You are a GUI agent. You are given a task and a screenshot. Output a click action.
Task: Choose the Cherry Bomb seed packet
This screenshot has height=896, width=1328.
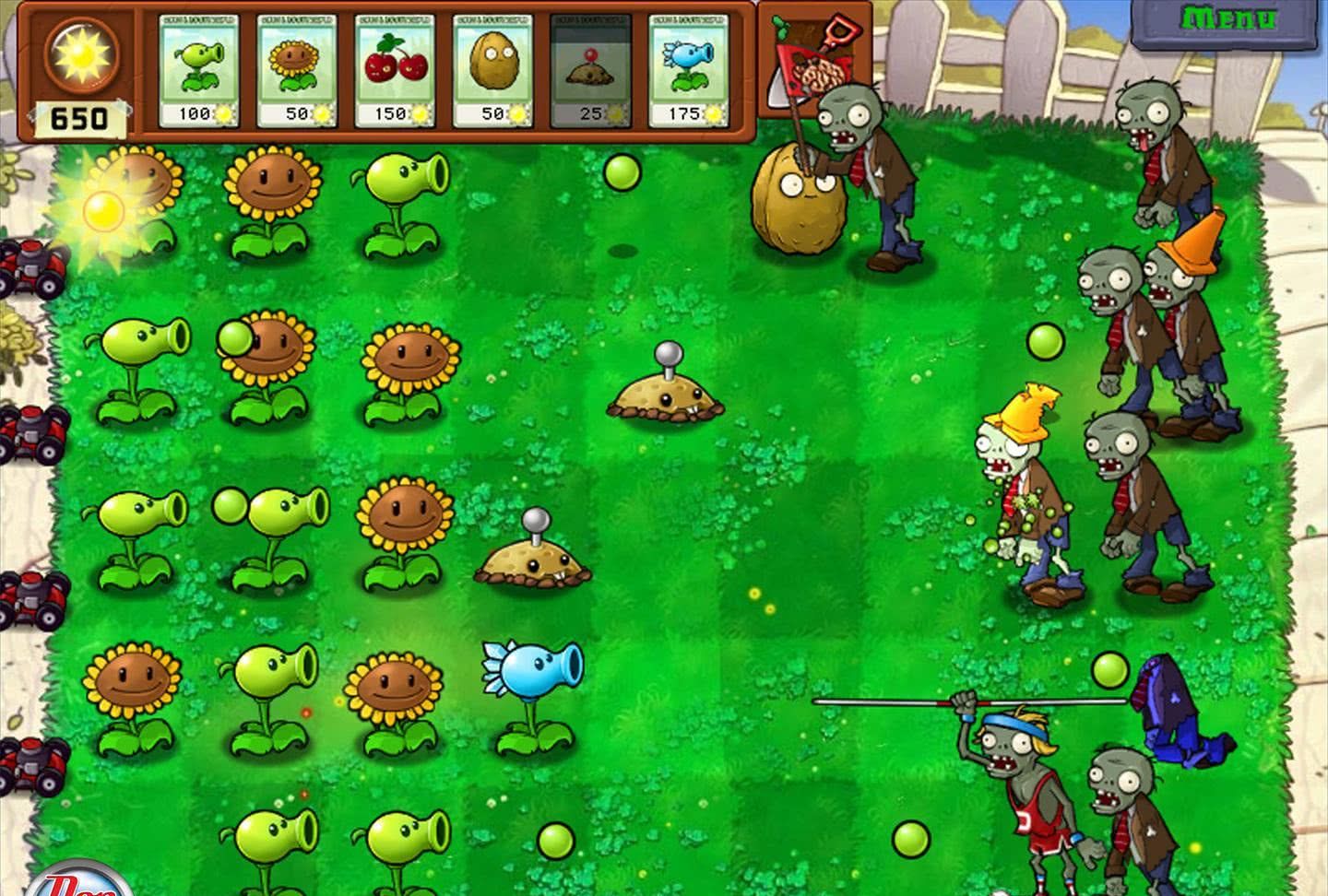pos(394,71)
